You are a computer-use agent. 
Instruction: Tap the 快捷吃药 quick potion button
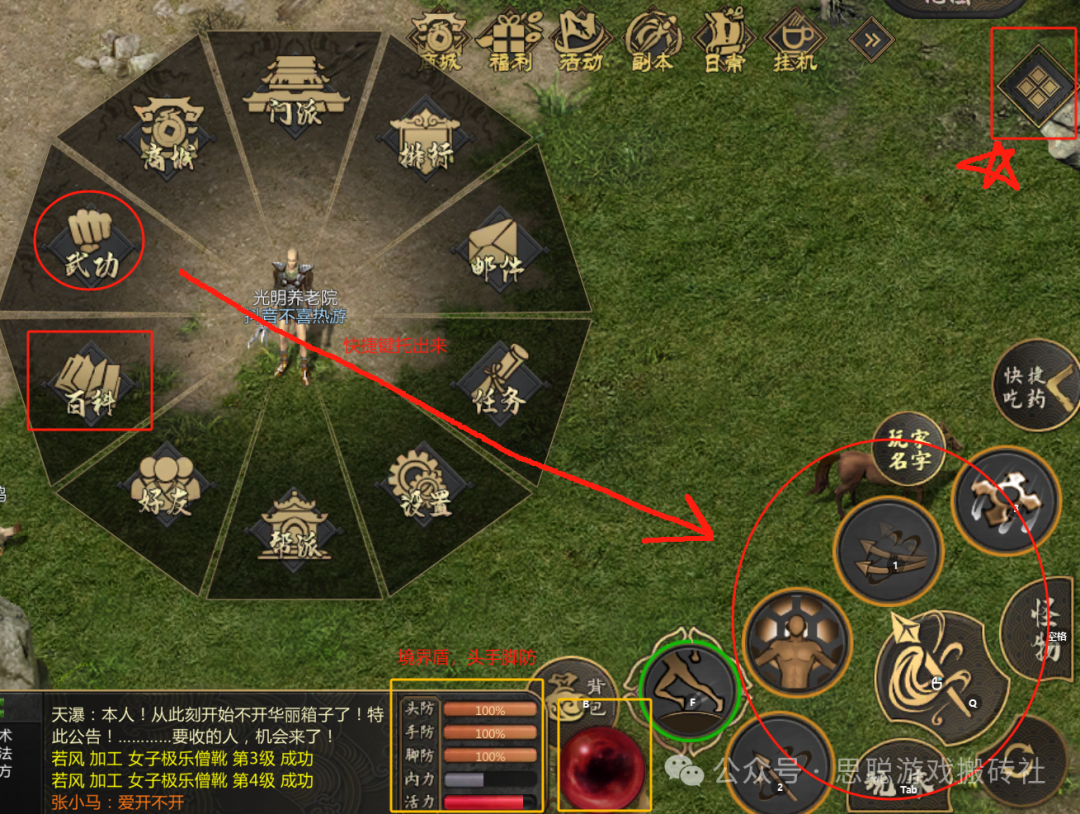(1037, 385)
